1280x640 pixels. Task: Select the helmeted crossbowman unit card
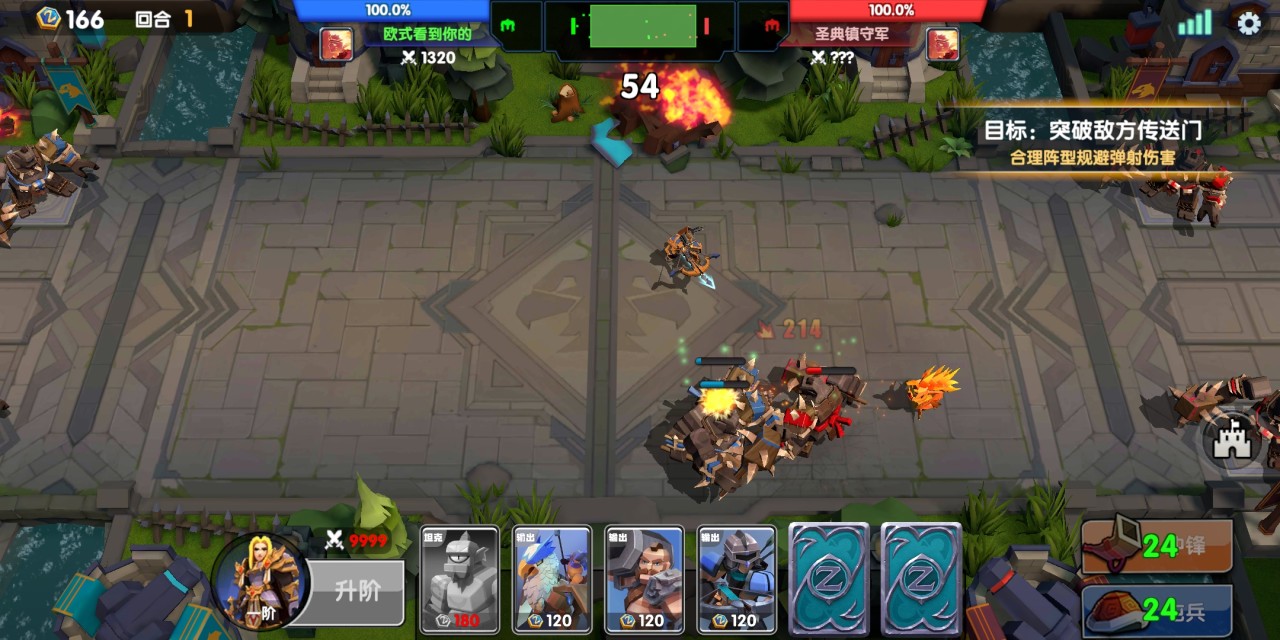point(737,580)
